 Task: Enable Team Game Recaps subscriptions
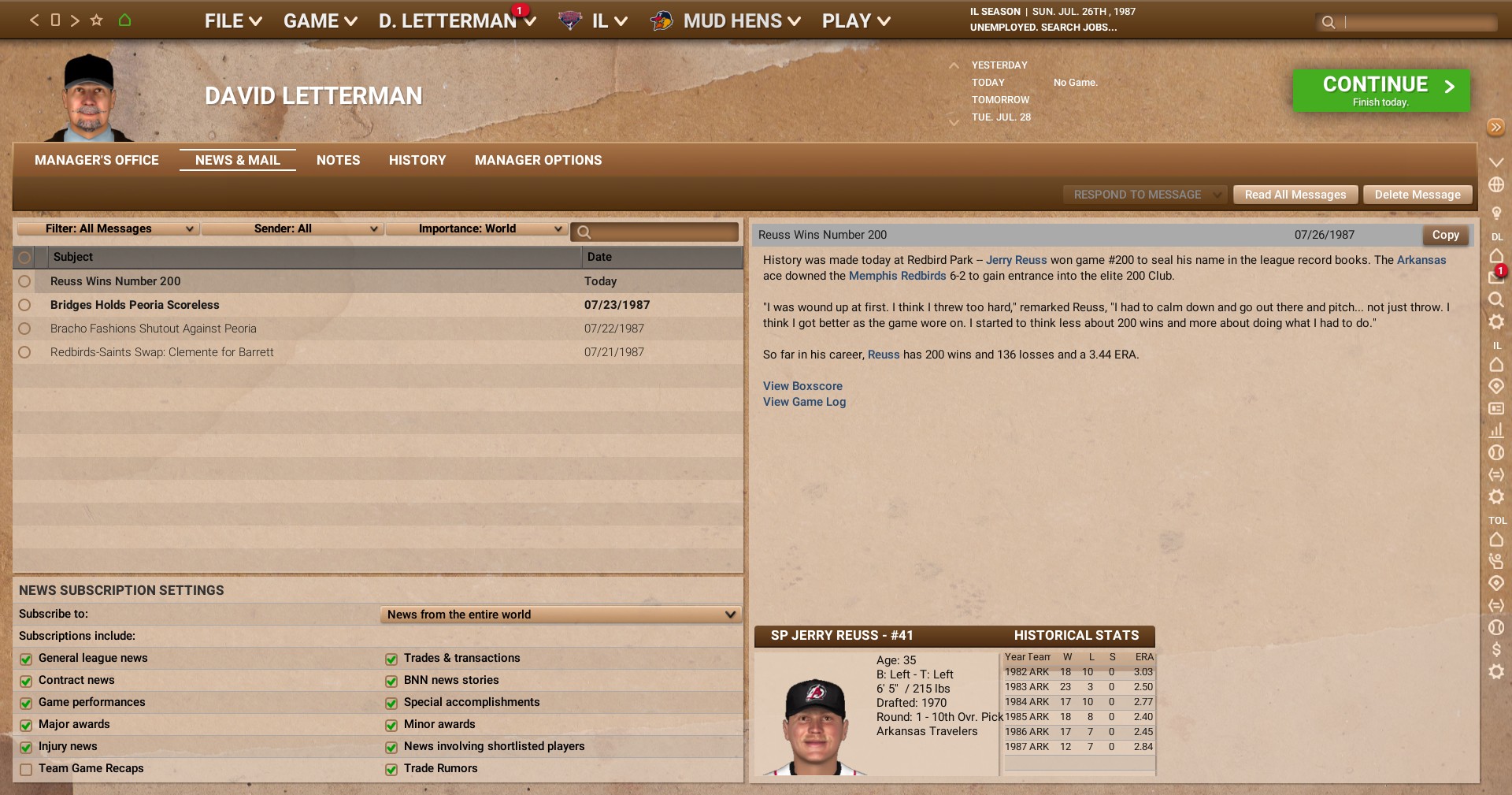[x=25, y=769]
